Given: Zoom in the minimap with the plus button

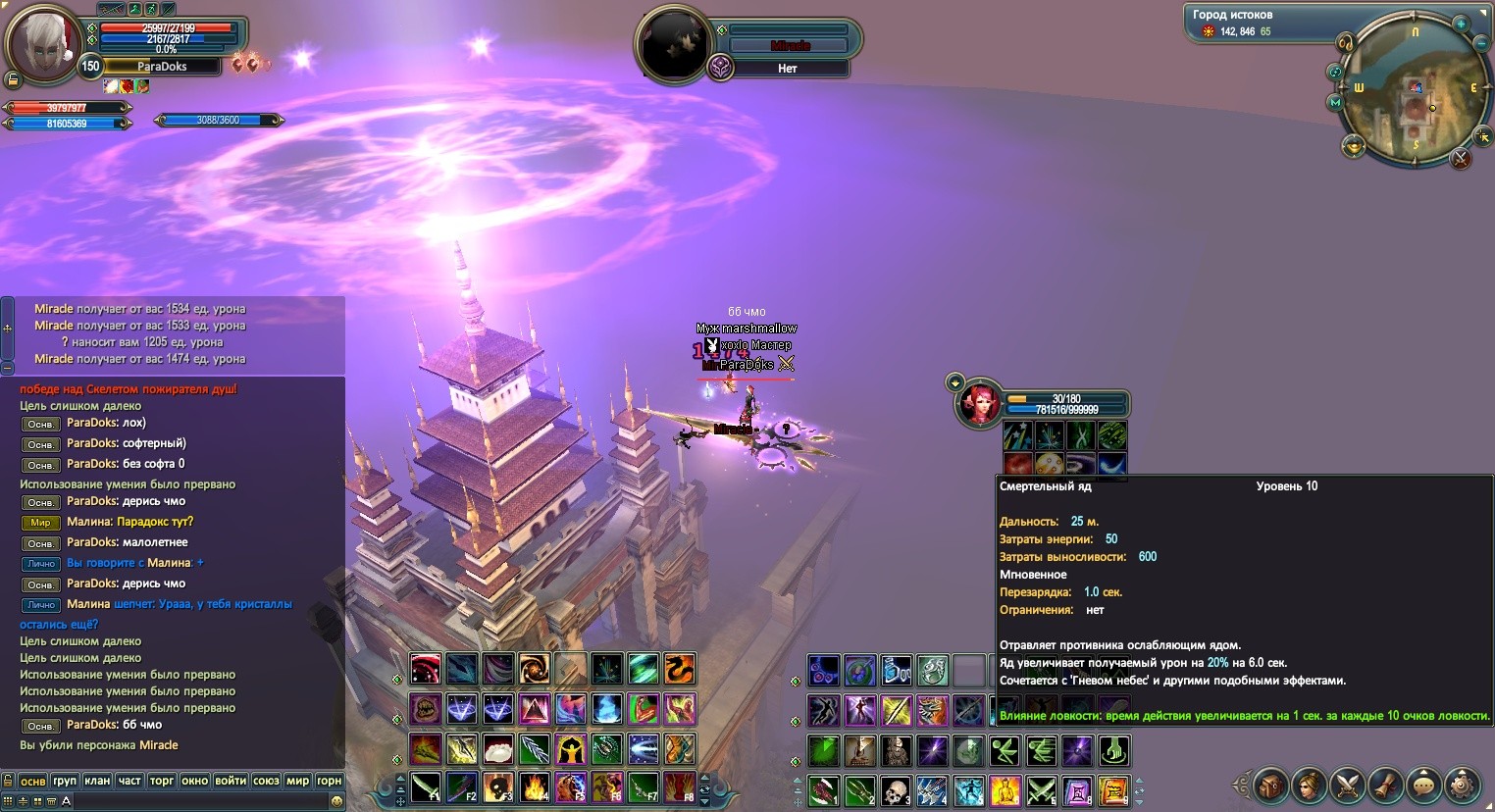Looking at the screenshot, I should (1461, 24).
